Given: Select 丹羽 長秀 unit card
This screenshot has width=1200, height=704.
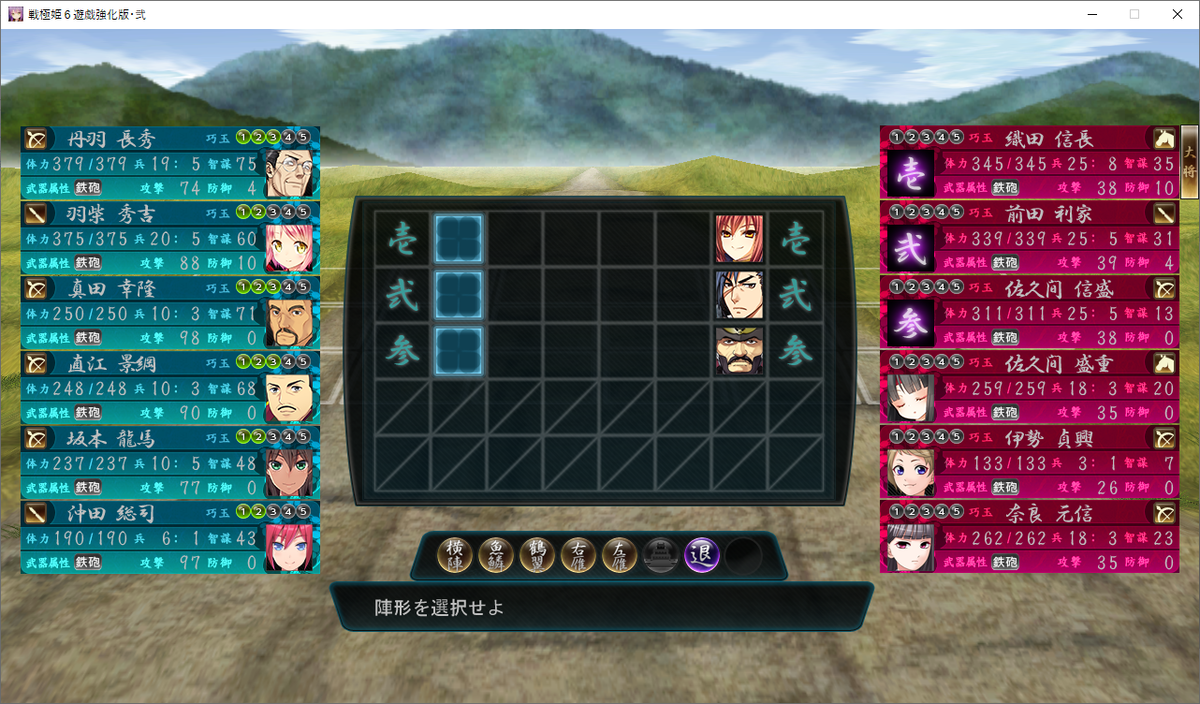Looking at the screenshot, I should click(169, 162).
